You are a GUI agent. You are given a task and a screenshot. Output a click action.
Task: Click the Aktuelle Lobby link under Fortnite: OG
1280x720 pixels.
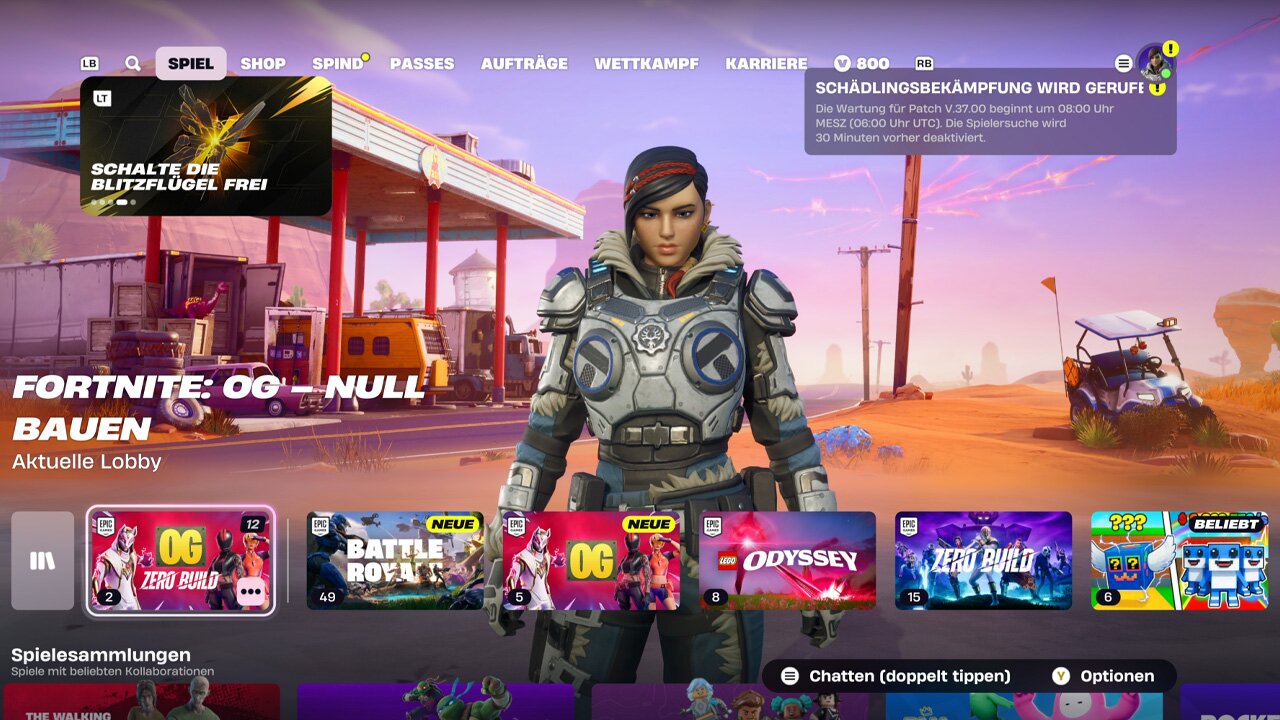click(86, 462)
